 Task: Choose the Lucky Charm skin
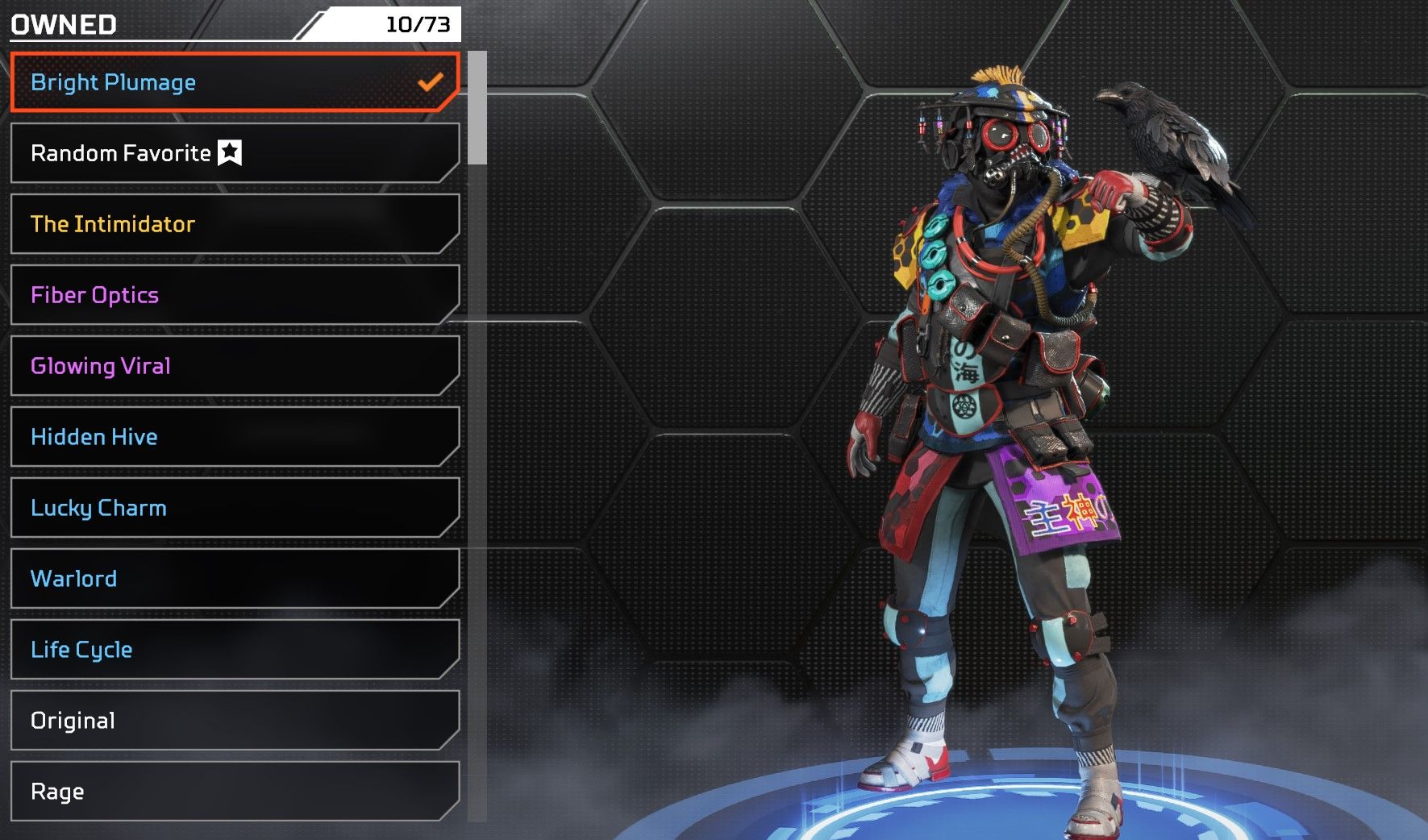click(x=234, y=508)
